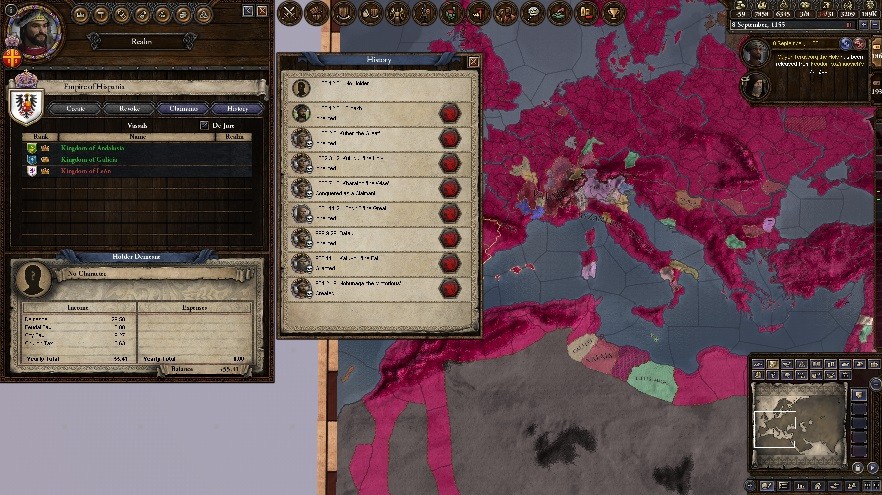Screen dimensions: 882x495
Task: Close the Realm panel with the red X
Action: point(262,10)
